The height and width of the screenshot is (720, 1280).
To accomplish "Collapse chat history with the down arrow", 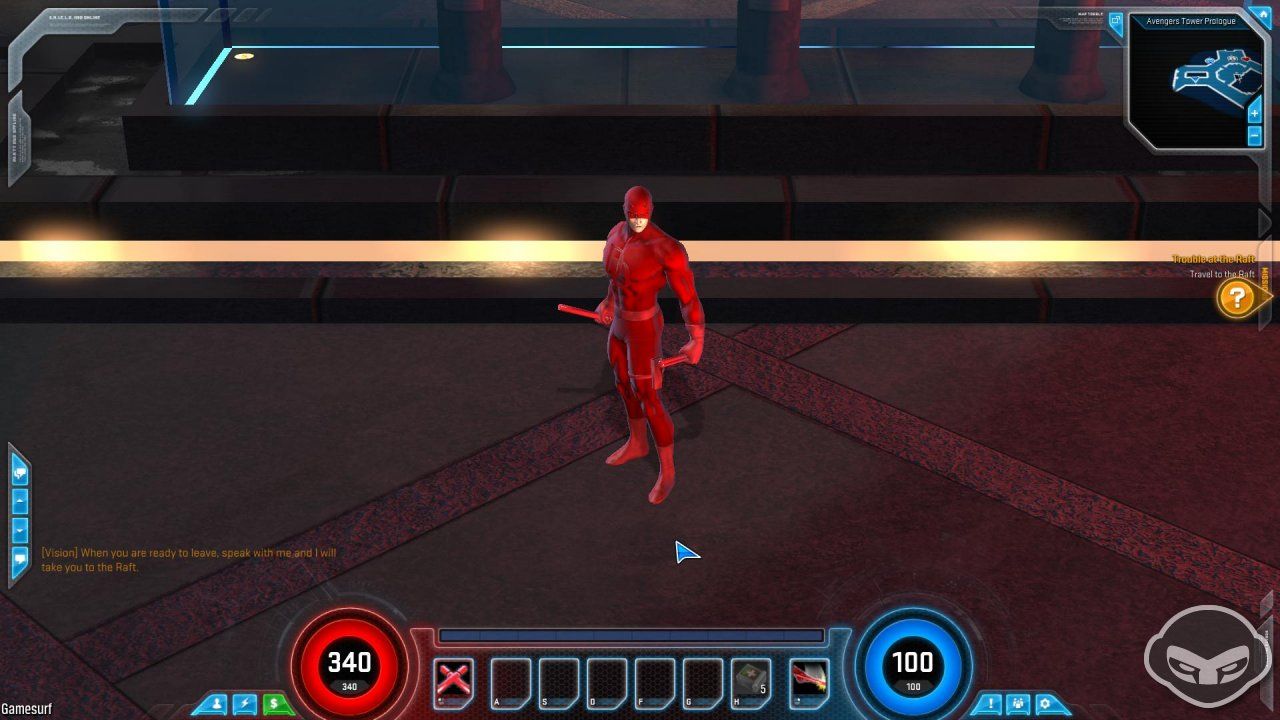I will coord(19,529).
